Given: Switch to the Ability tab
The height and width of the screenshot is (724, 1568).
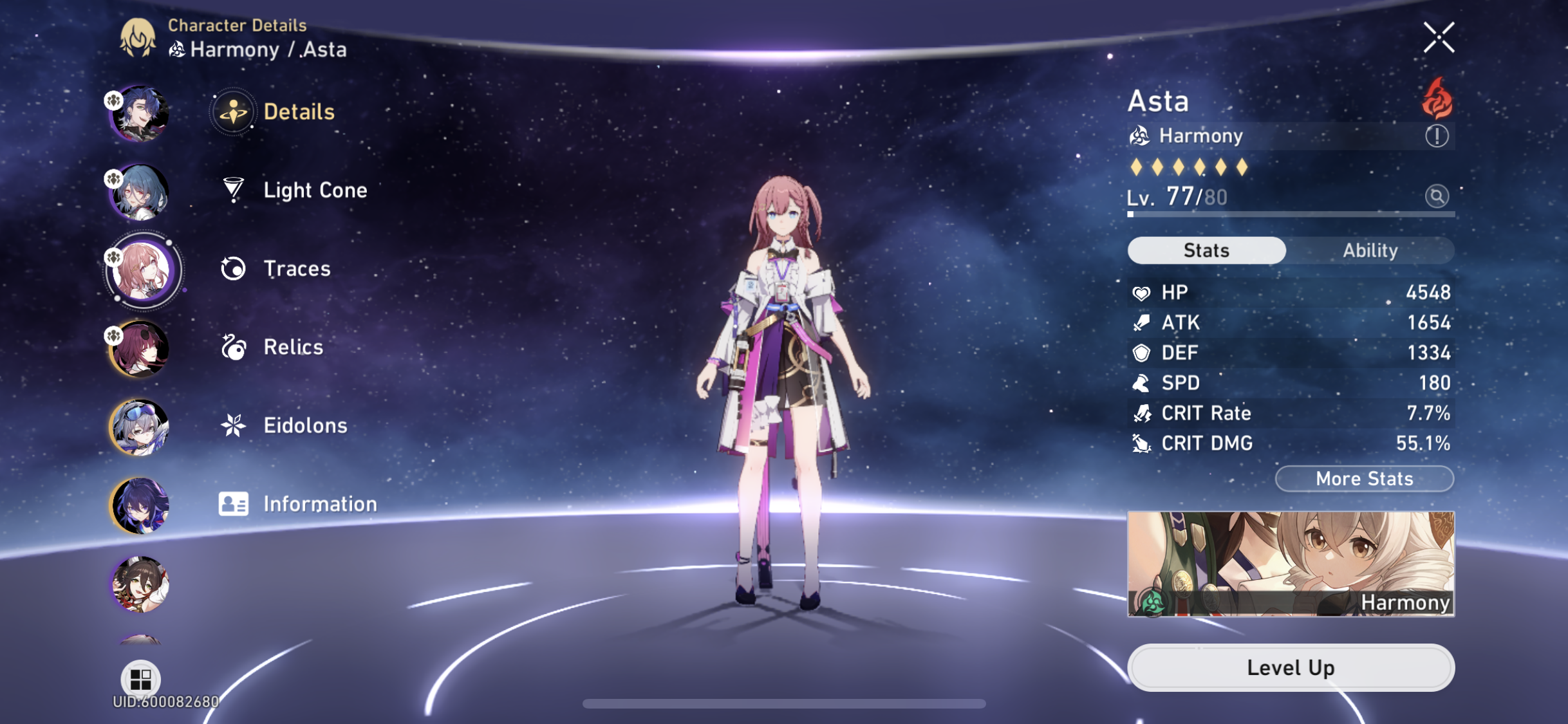Looking at the screenshot, I should (1370, 250).
